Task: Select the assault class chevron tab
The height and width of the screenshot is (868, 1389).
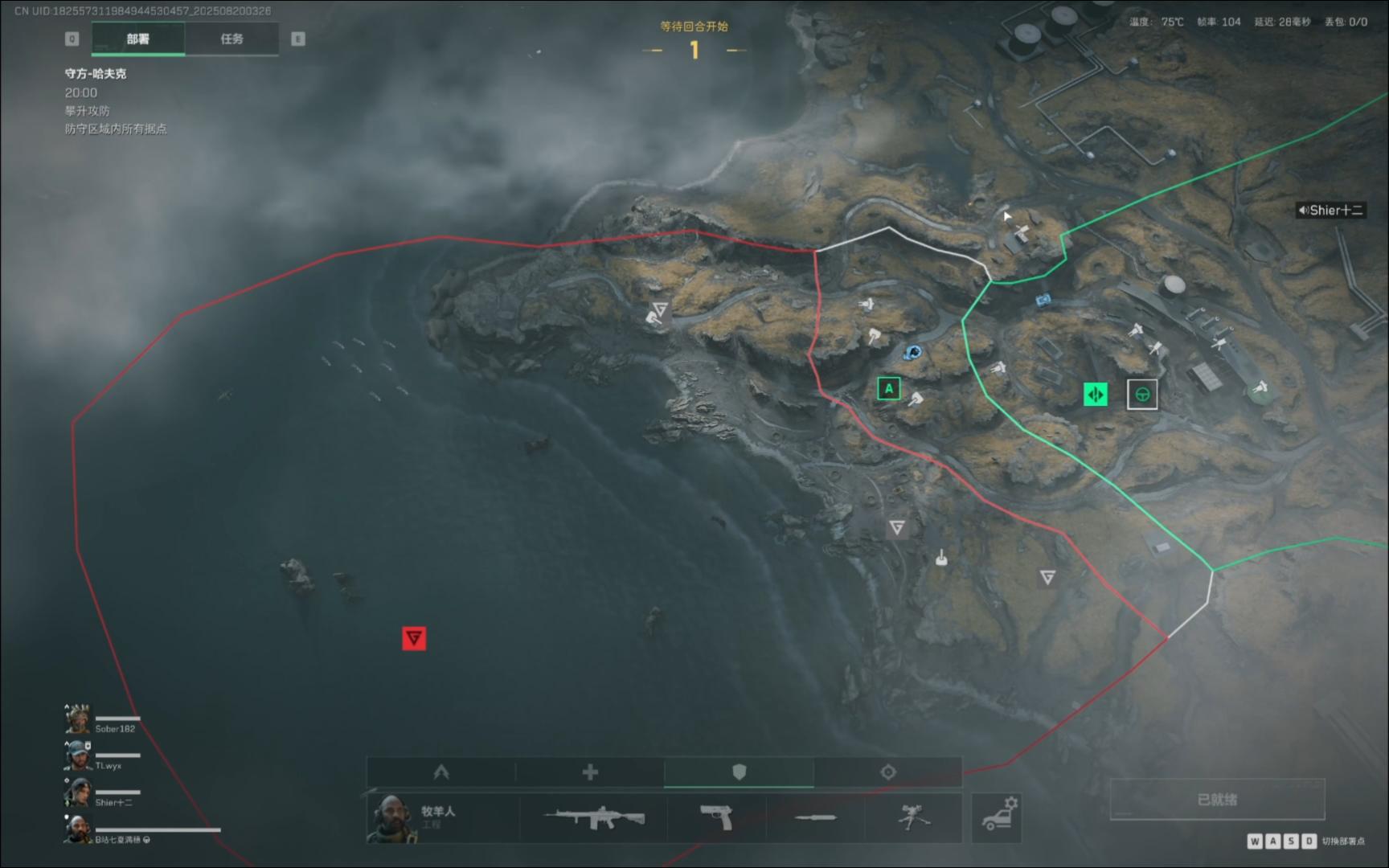Action: pyautogui.click(x=440, y=772)
